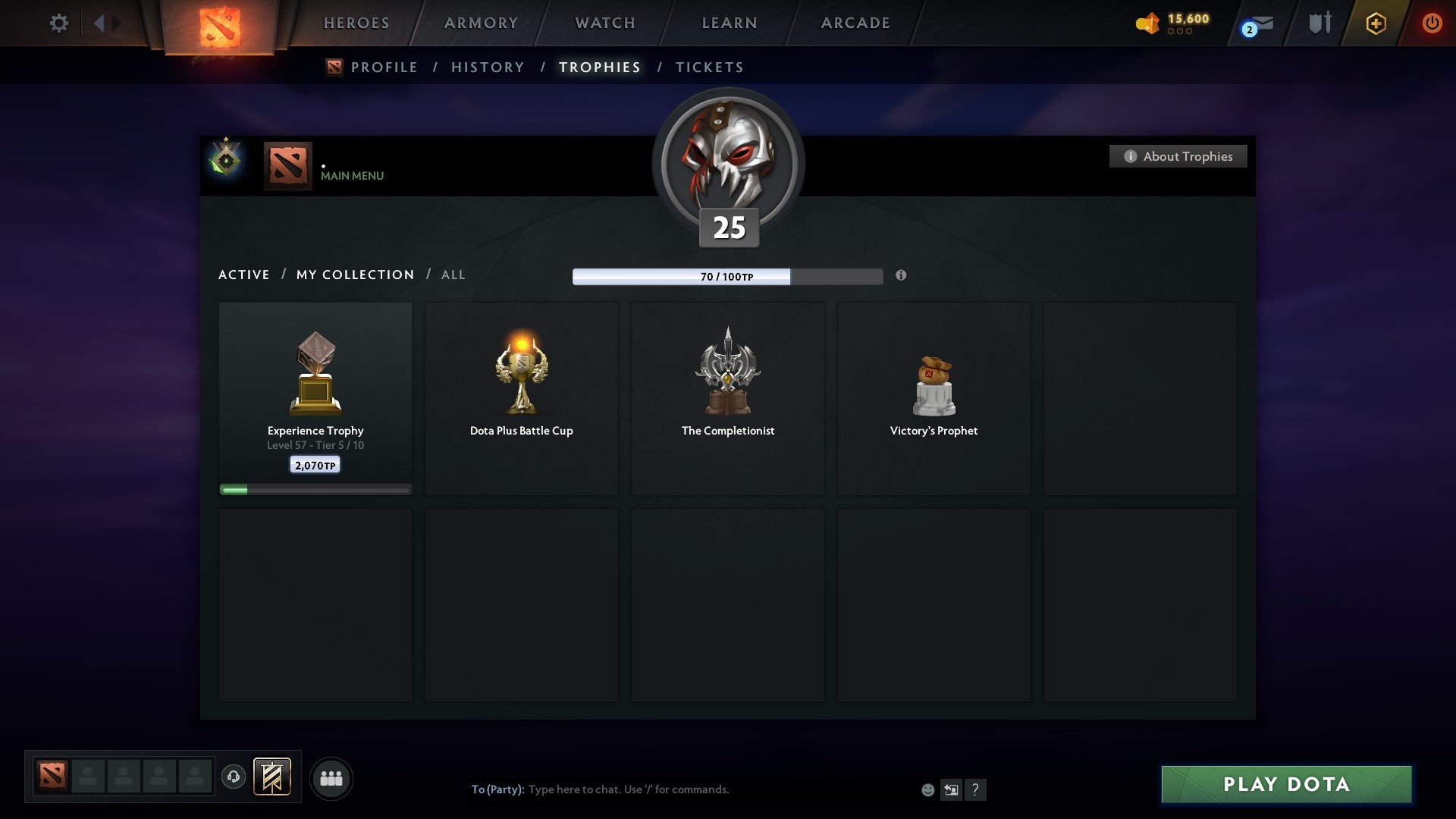This screenshot has width=1456, height=819.
Task: Select the ALL trophies filter
Action: point(453,275)
